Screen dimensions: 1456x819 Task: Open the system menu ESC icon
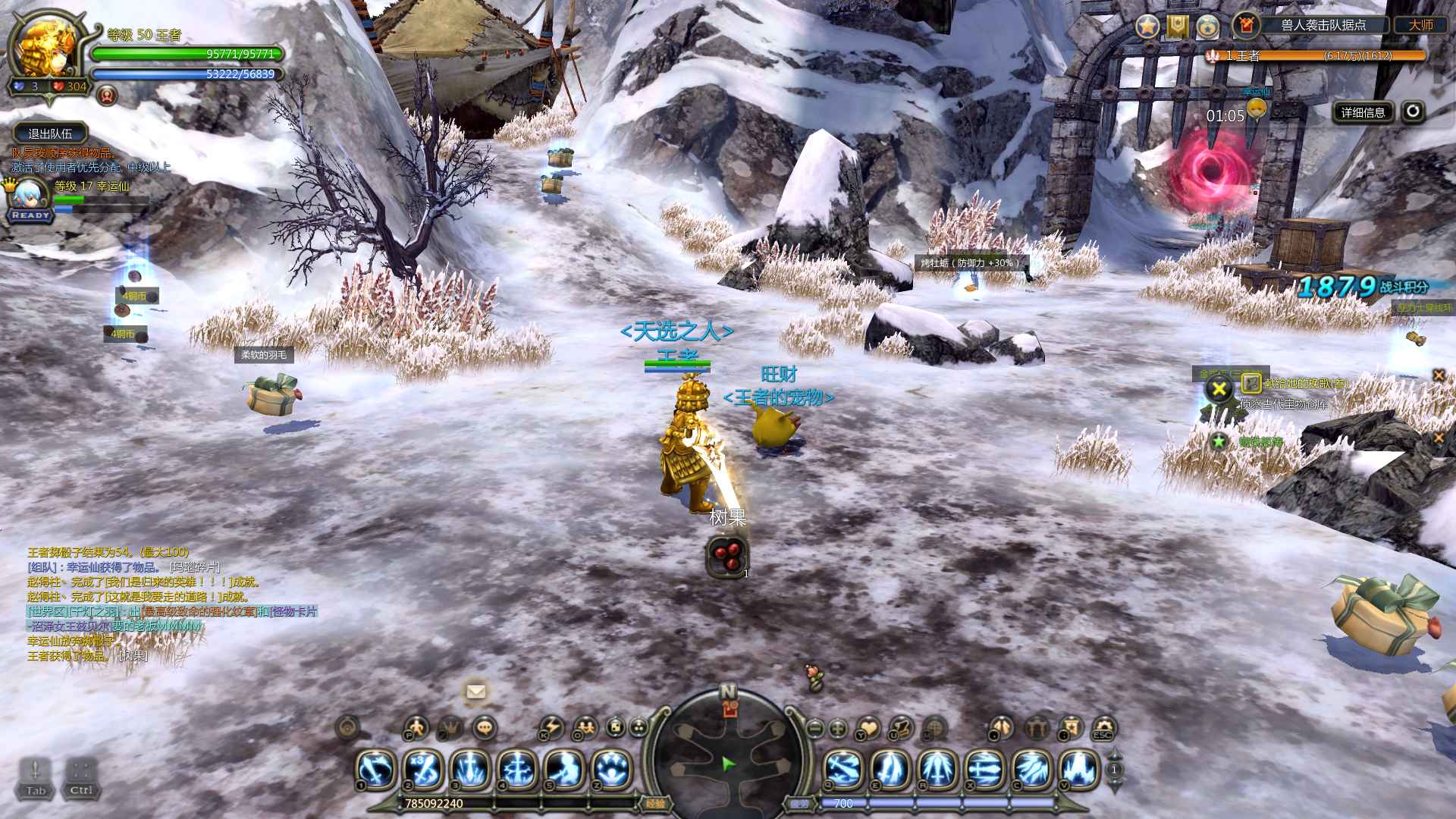pyautogui.click(x=1103, y=728)
